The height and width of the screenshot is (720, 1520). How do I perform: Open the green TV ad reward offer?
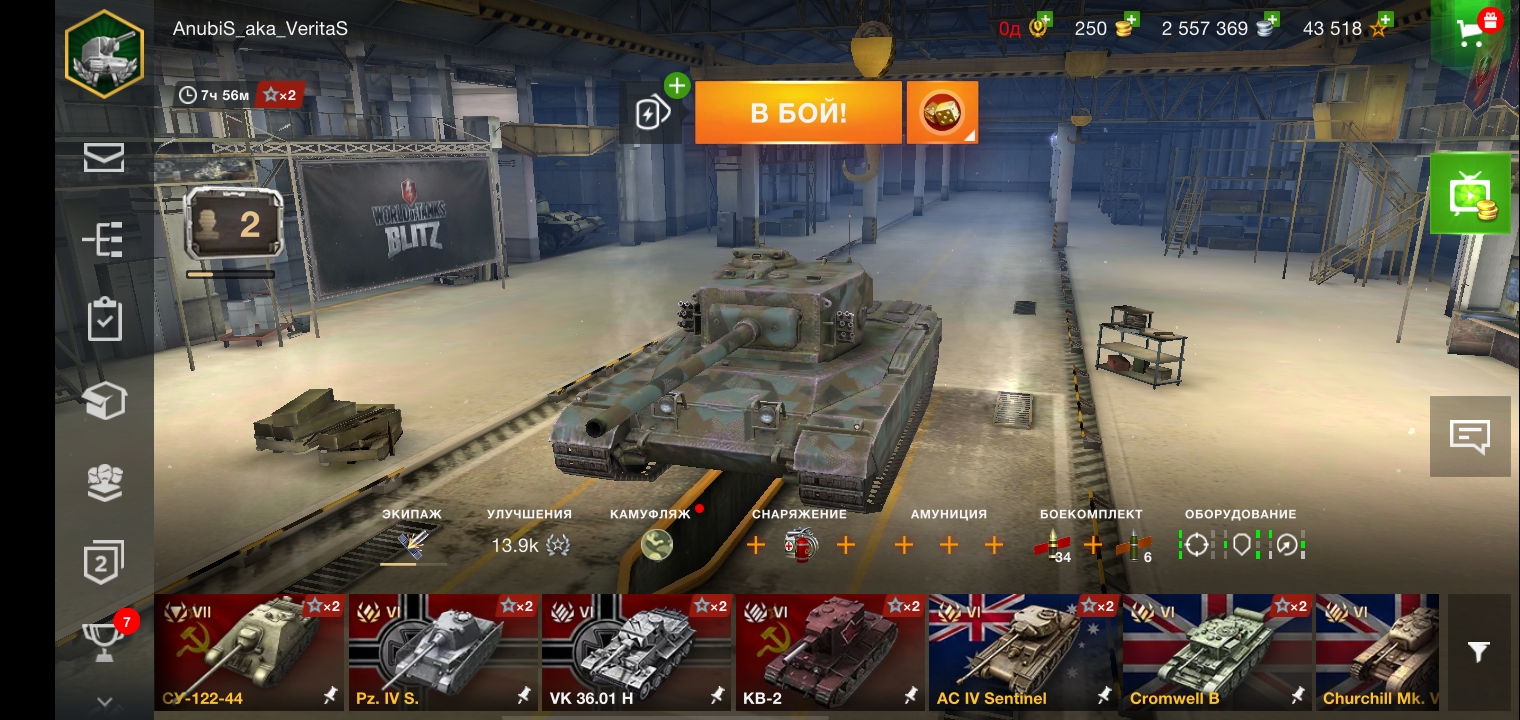pyautogui.click(x=1469, y=194)
